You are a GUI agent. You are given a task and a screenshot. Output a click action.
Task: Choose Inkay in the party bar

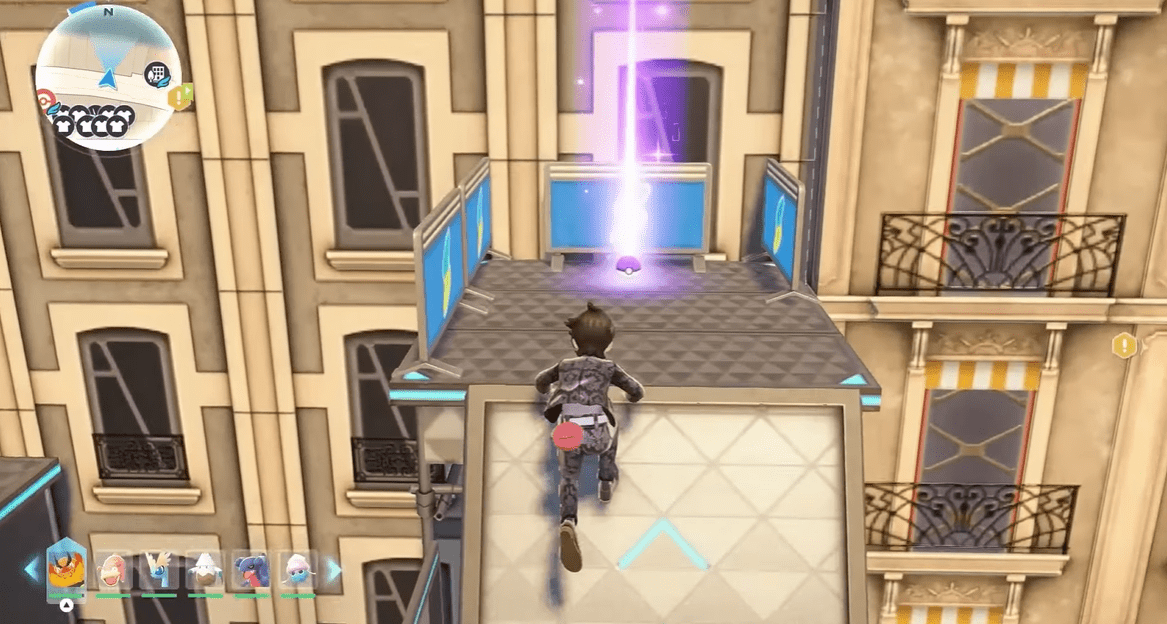[x=297, y=570]
